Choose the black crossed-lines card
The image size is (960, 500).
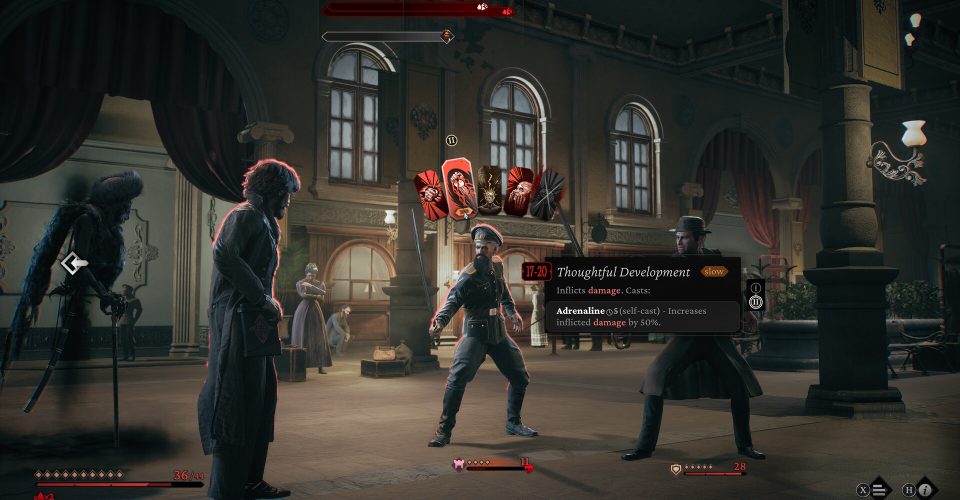[x=548, y=193]
